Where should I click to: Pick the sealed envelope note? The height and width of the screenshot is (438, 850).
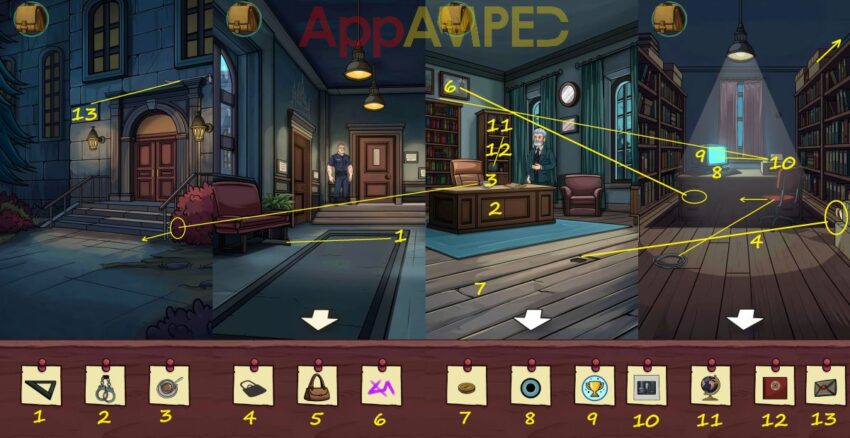tap(825, 384)
